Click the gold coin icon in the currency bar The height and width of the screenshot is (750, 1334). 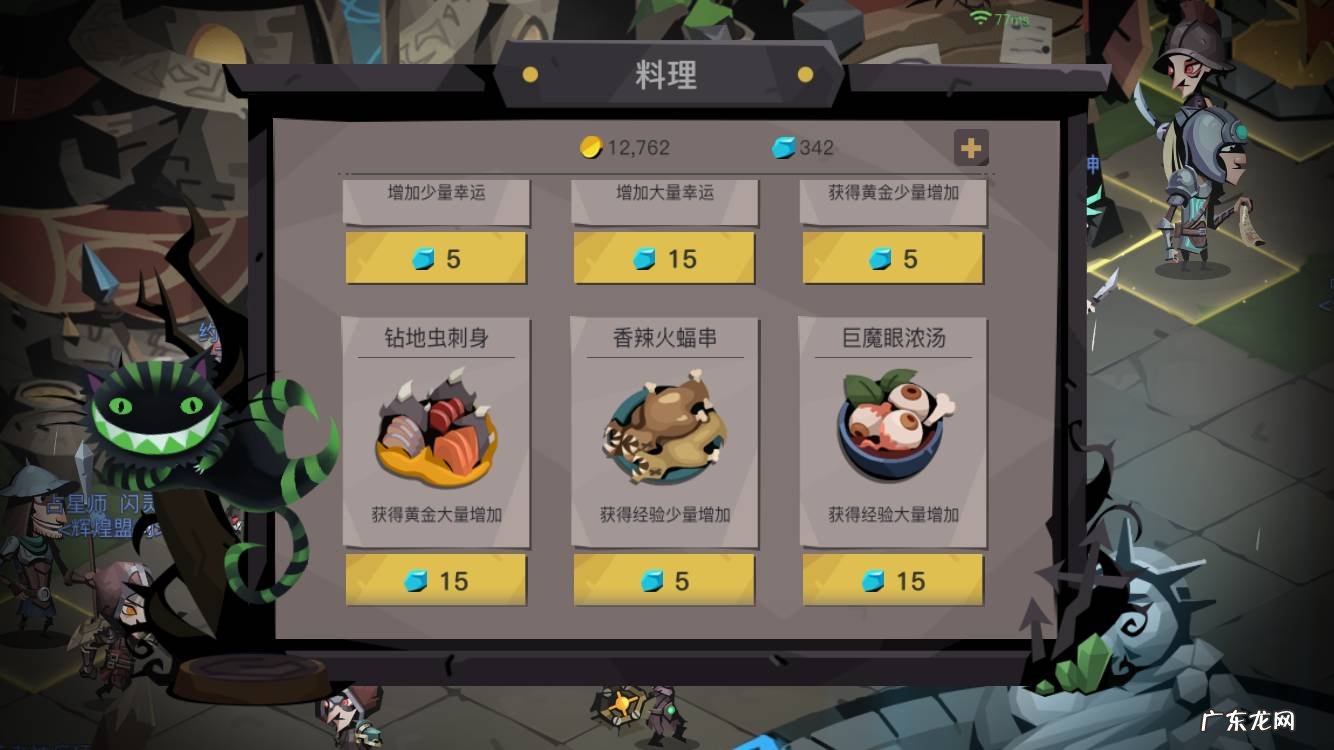point(591,148)
